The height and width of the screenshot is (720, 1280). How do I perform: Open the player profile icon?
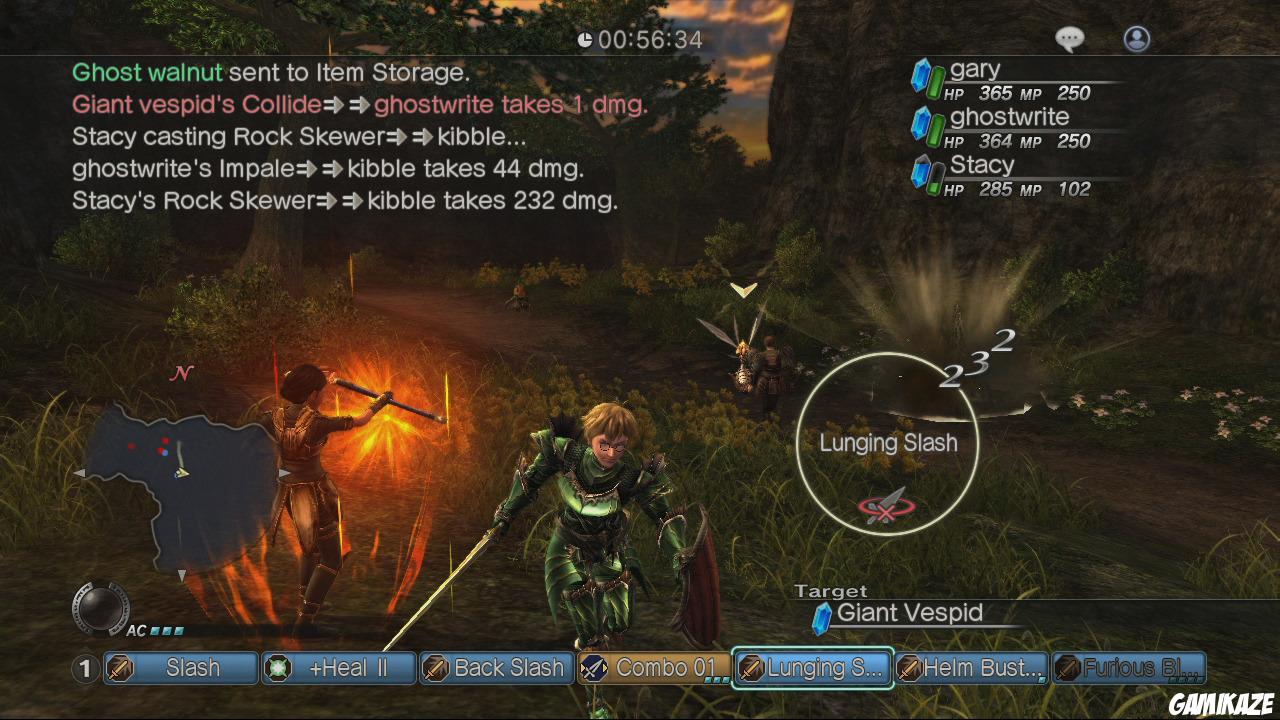click(x=1137, y=39)
